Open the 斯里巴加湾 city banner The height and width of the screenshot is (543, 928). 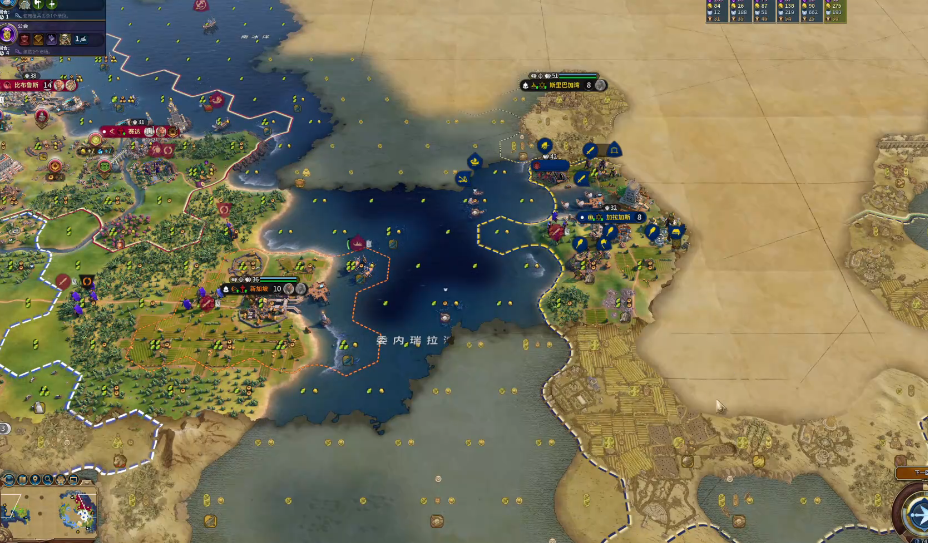tap(563, 86)
